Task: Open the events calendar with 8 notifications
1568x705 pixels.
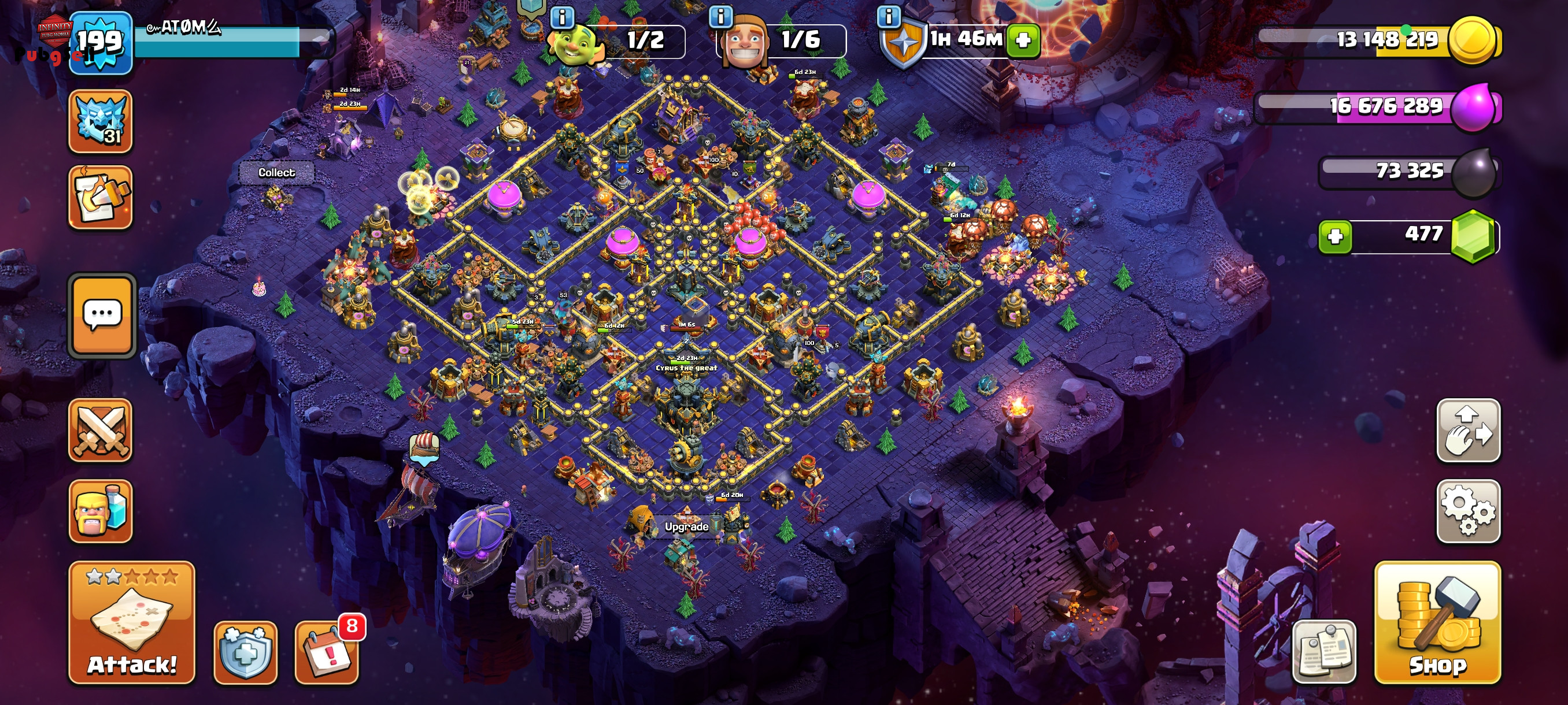Action: point(327,652)
